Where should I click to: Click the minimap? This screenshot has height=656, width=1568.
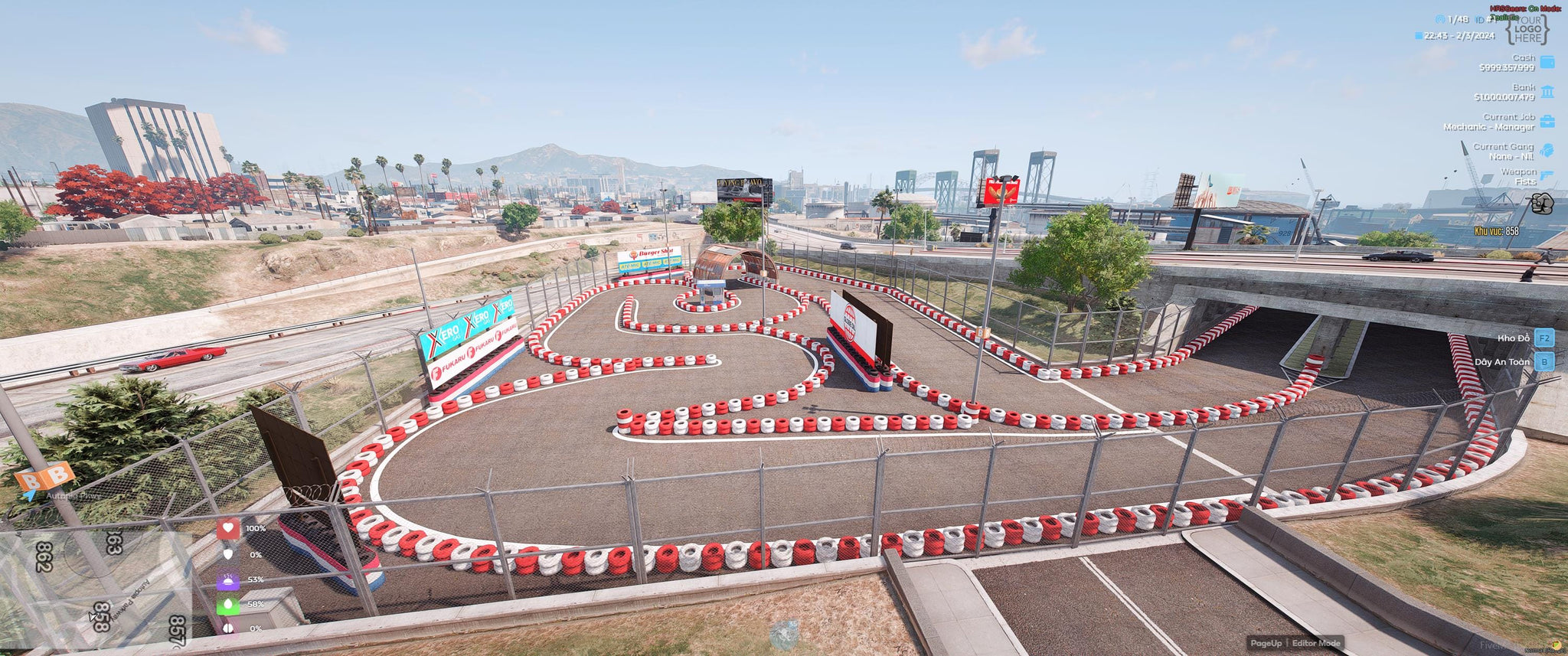click(96, 588)
